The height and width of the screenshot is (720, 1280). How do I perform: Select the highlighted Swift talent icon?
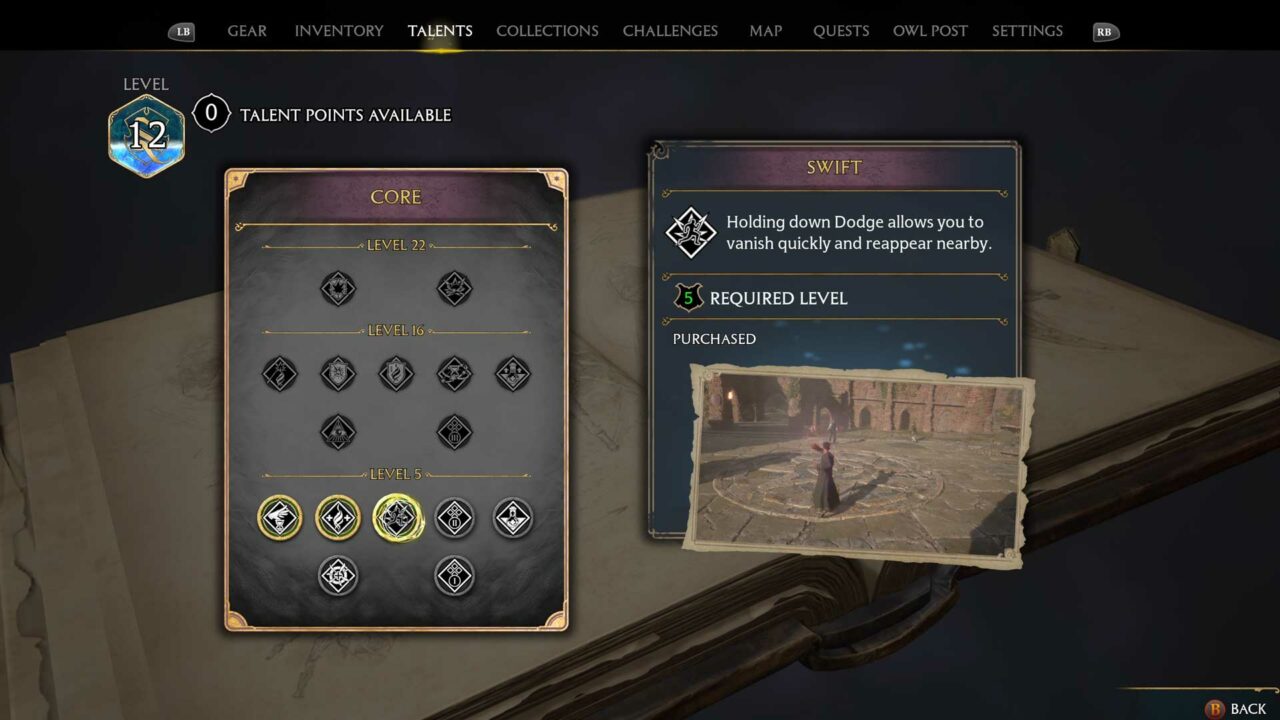pos(397,518)
